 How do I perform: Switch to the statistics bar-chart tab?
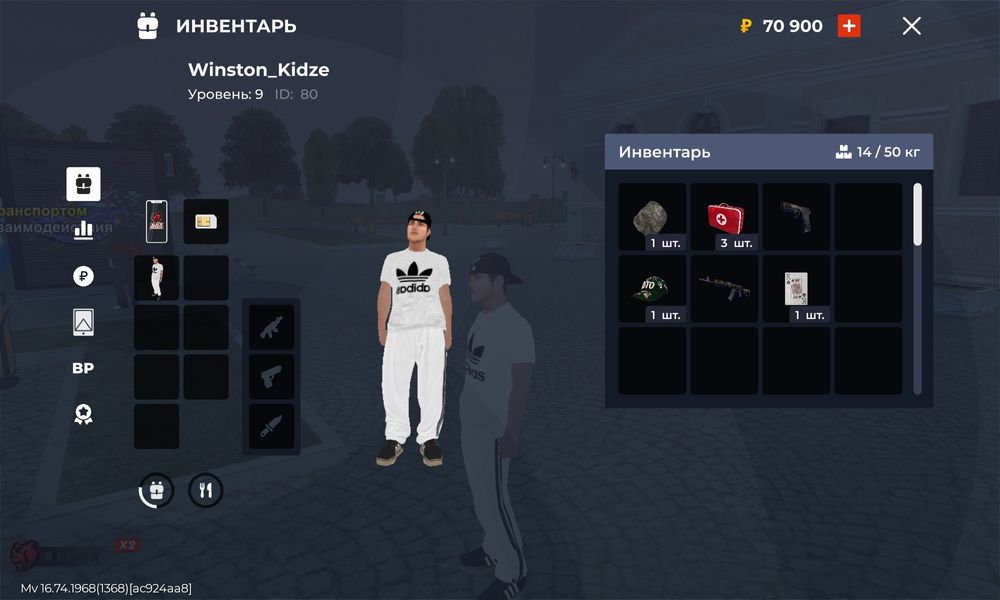pos(83,229)
